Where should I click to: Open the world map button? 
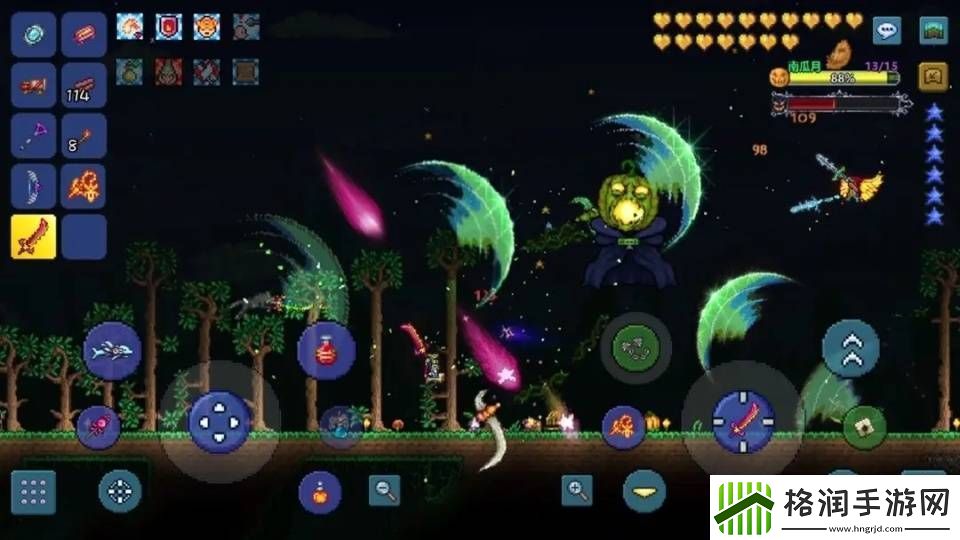point(934,30)
